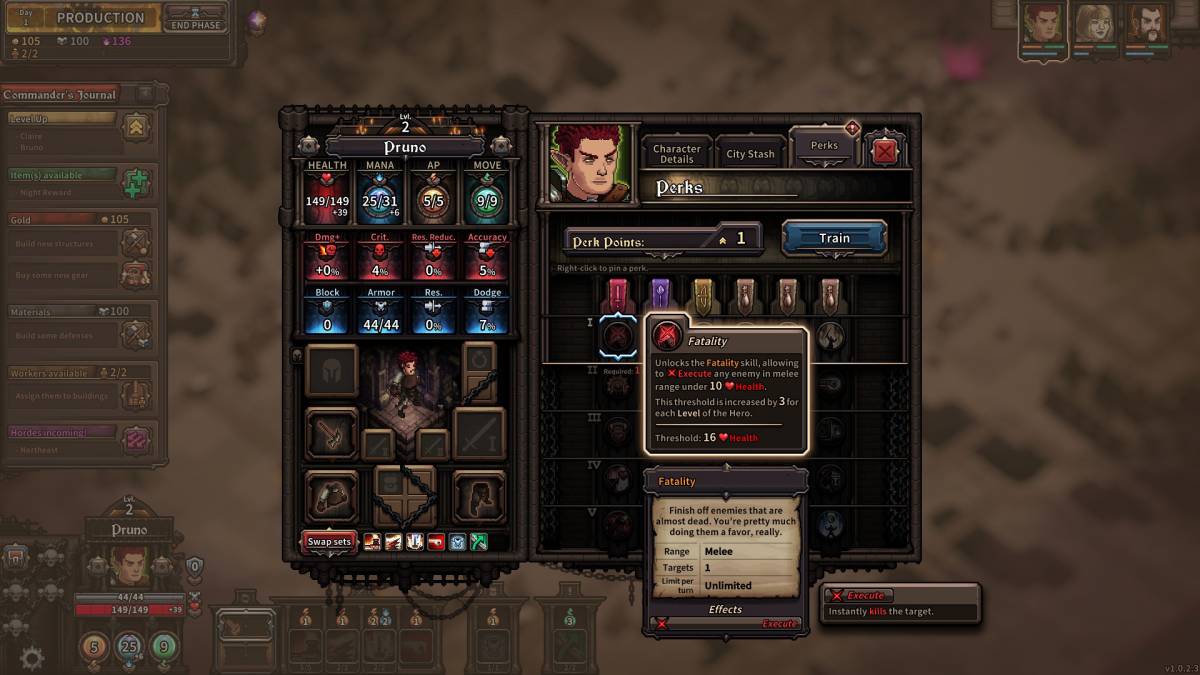Click the Swap sets button
The height and width of the screenshot is (675, 1200).
(329, 542)
